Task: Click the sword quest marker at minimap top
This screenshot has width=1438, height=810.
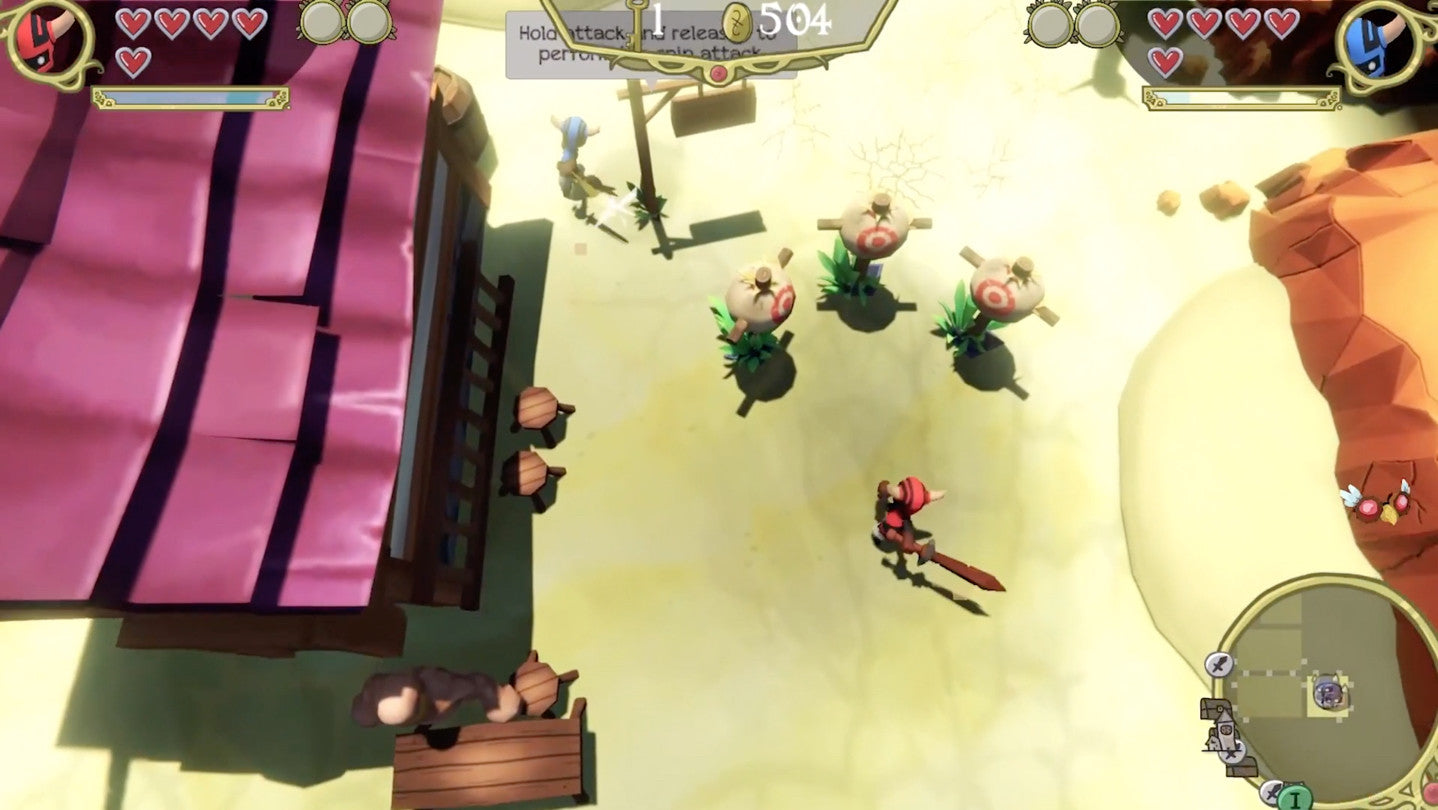Action: (x=1218, y=664)
